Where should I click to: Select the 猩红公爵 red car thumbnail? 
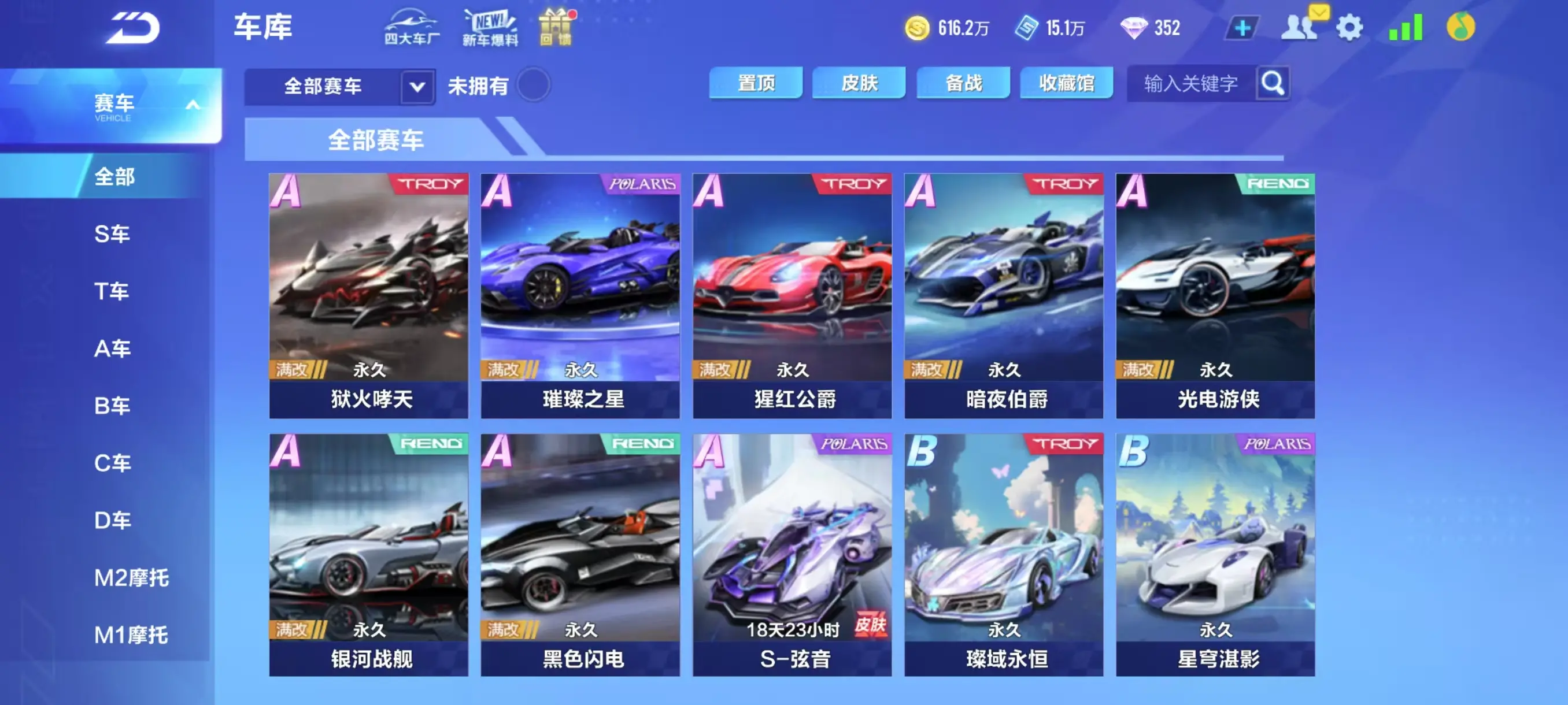(x=791, y=286)
